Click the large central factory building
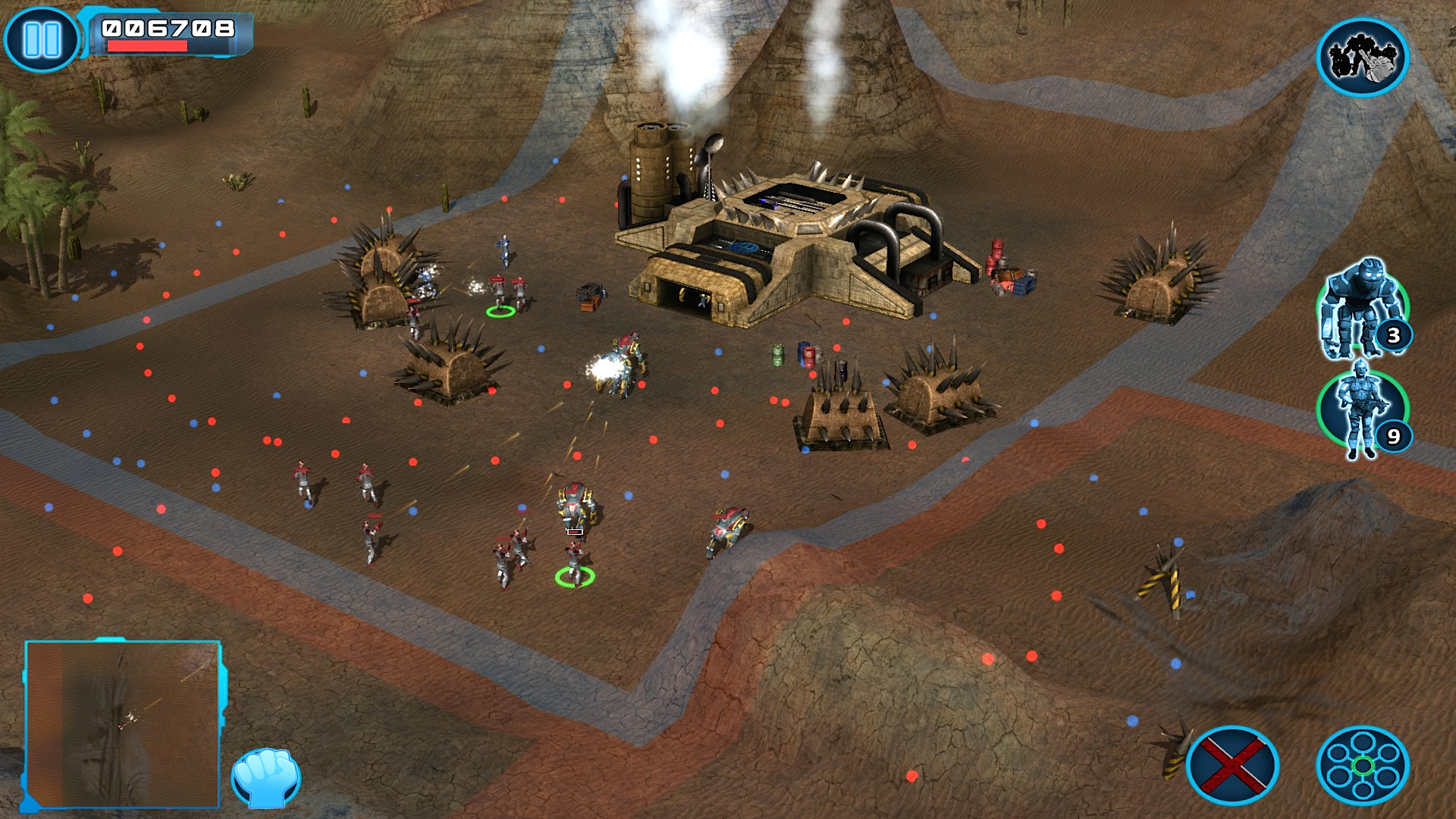 tap(781, 235)
